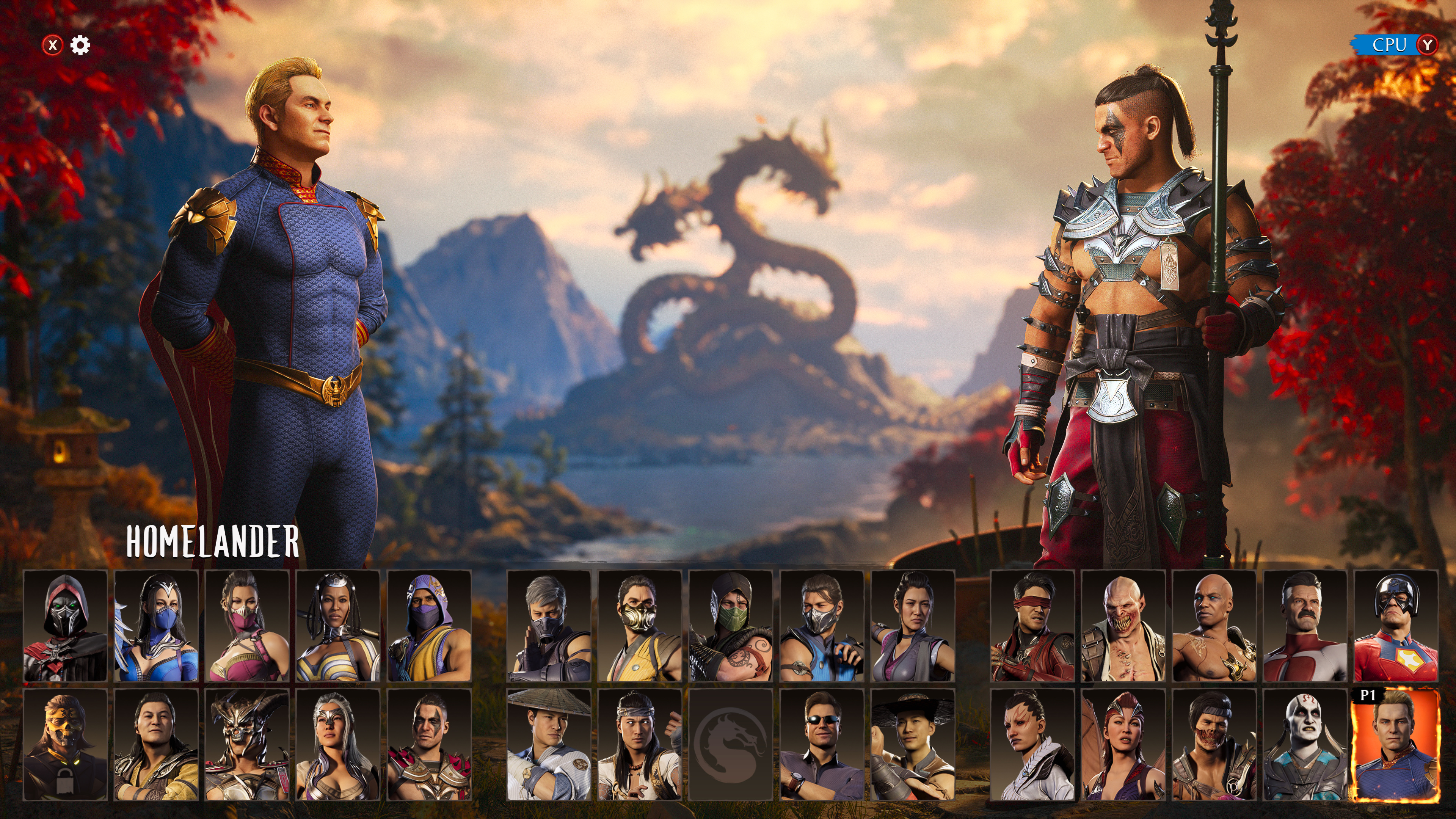The image size is (1456, 819).
Task: Open the gear settings icon
Action: click(x=80, y=45)
